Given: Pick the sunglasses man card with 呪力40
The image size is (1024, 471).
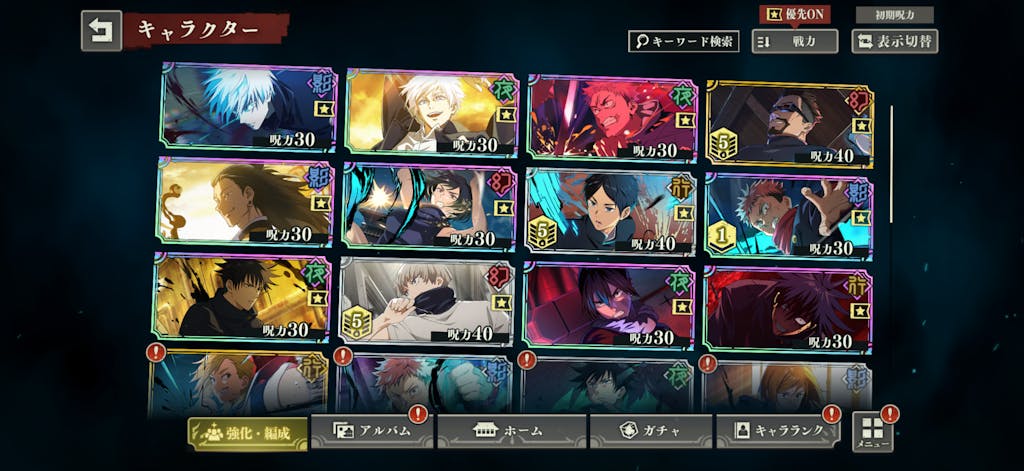Looking at the screenshot, I should tap(790, 124).
